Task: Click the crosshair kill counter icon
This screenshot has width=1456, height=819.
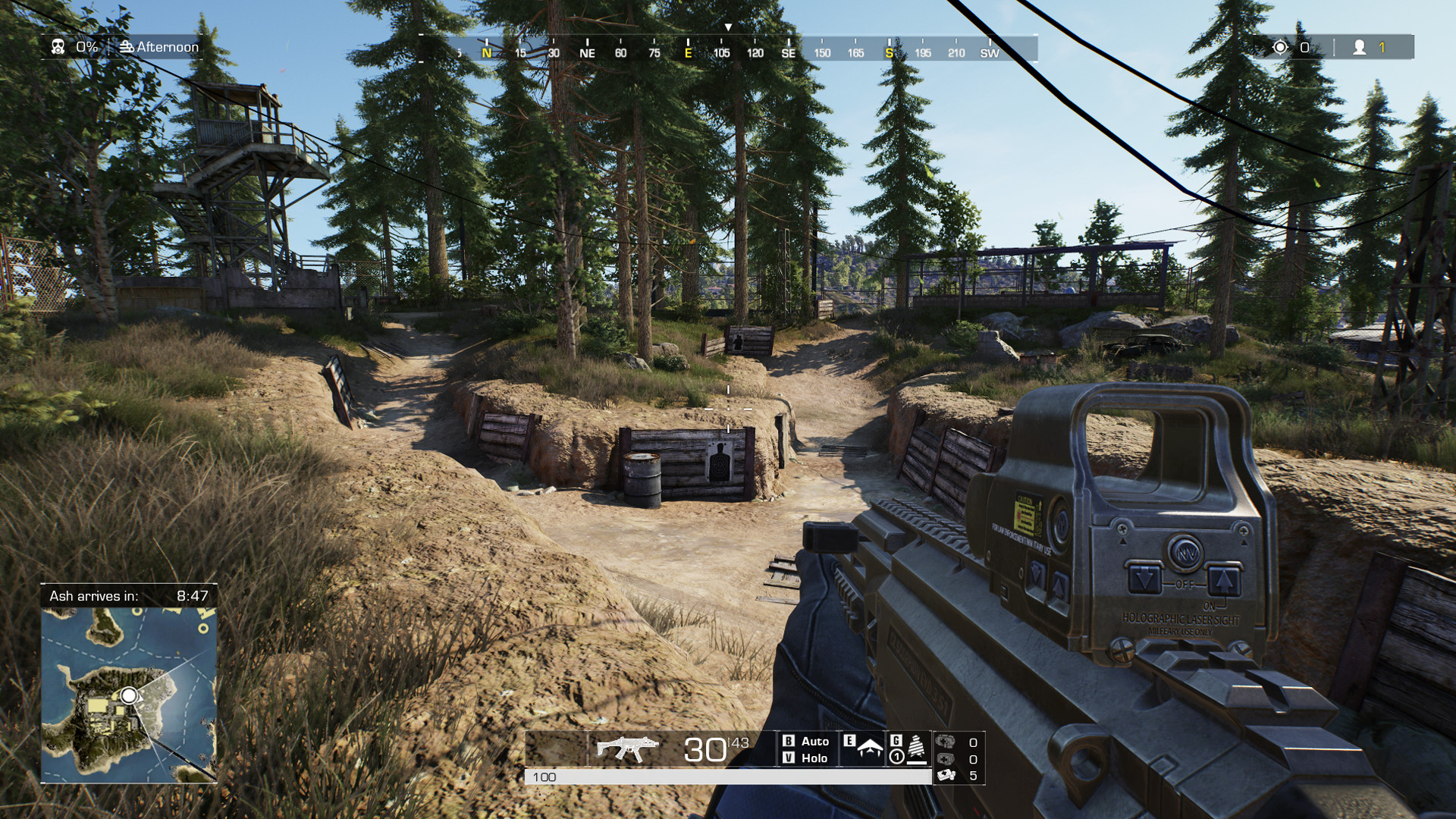Action: click(1282, 47)
